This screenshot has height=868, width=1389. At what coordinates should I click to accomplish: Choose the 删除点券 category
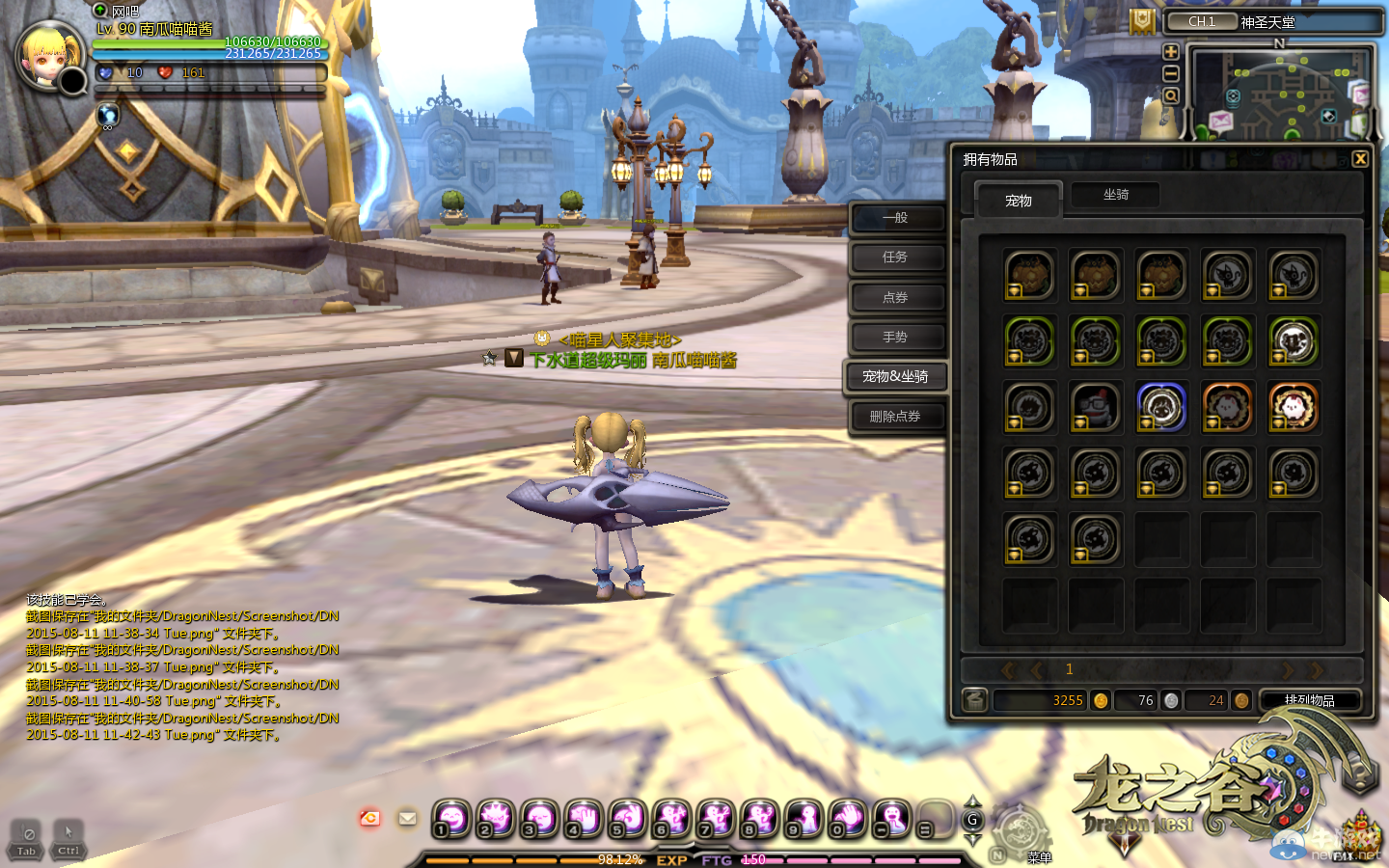coord(896,417)
